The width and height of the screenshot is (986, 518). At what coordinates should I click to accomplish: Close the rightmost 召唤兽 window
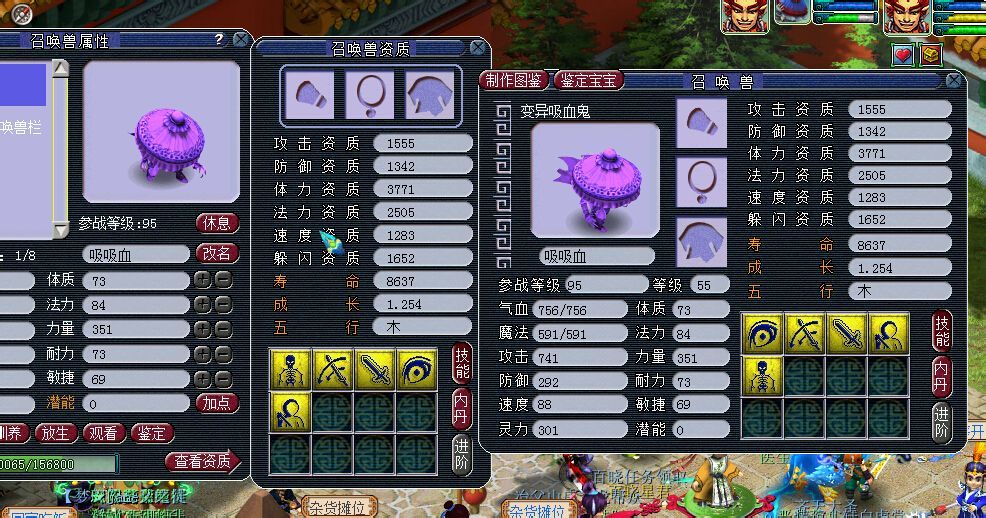954,81
